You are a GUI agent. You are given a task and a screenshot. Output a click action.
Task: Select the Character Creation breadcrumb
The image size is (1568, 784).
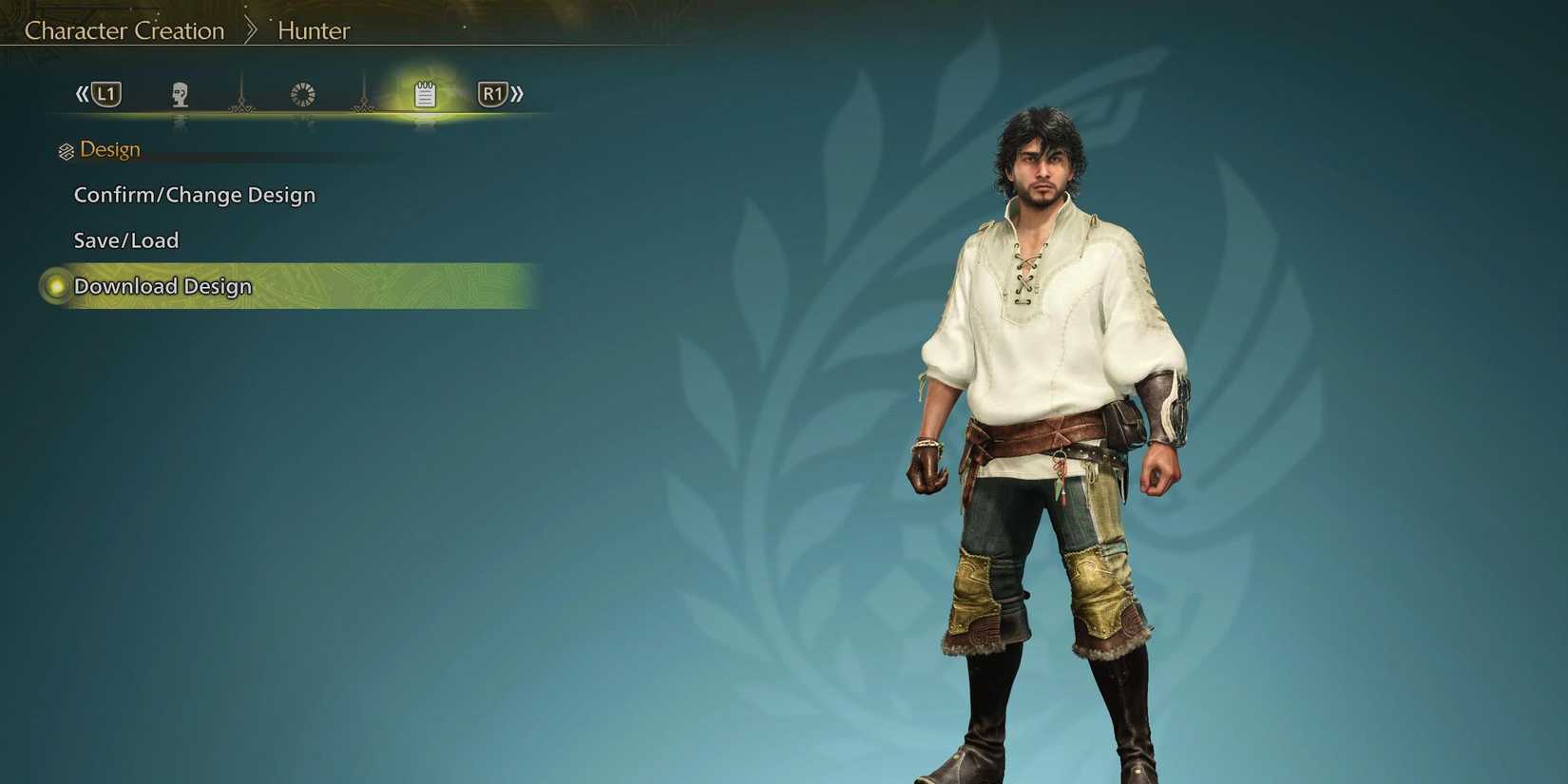click(124, 29)
